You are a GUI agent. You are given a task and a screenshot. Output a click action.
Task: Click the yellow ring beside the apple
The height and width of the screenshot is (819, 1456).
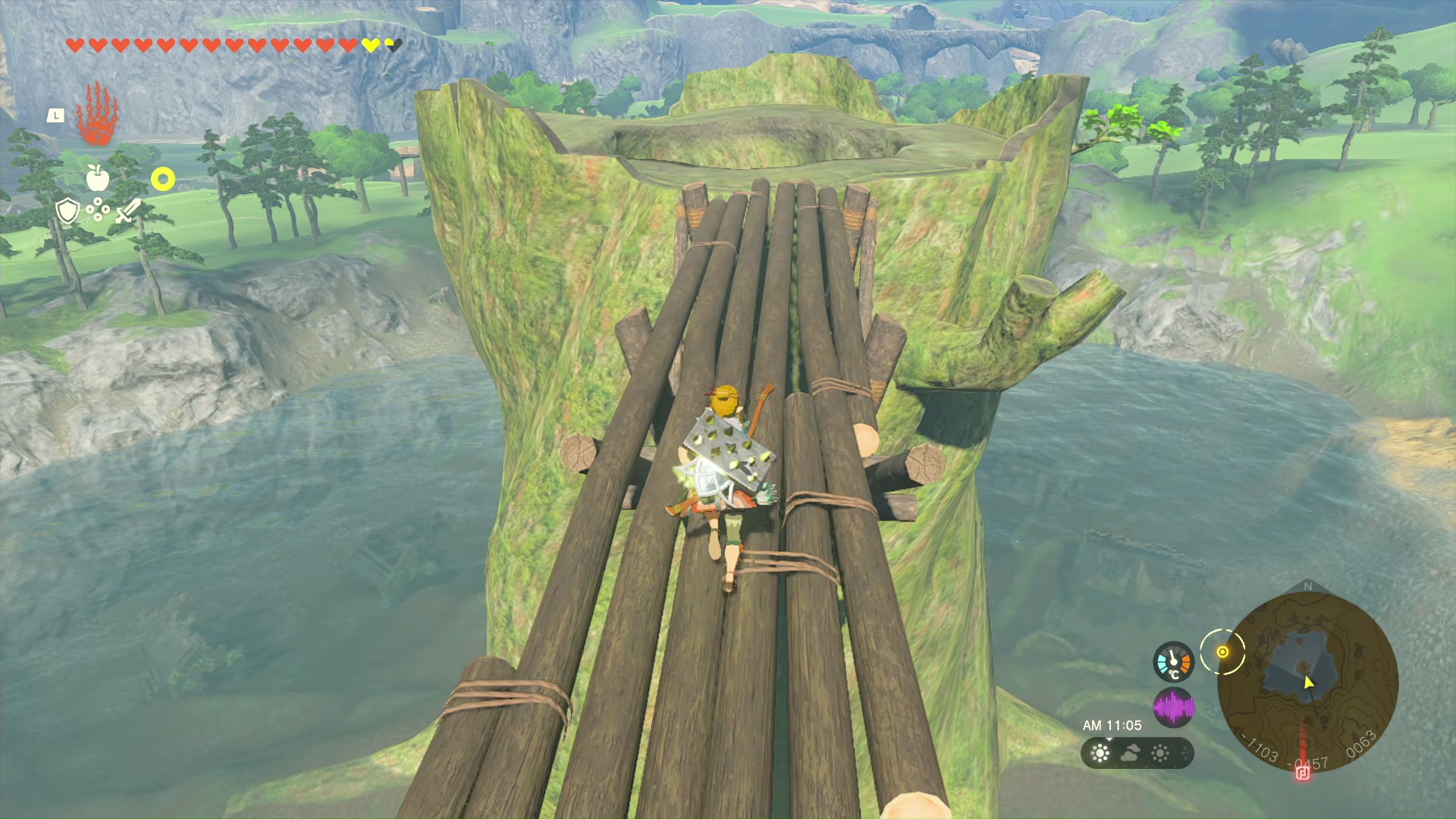pos(163,180)
